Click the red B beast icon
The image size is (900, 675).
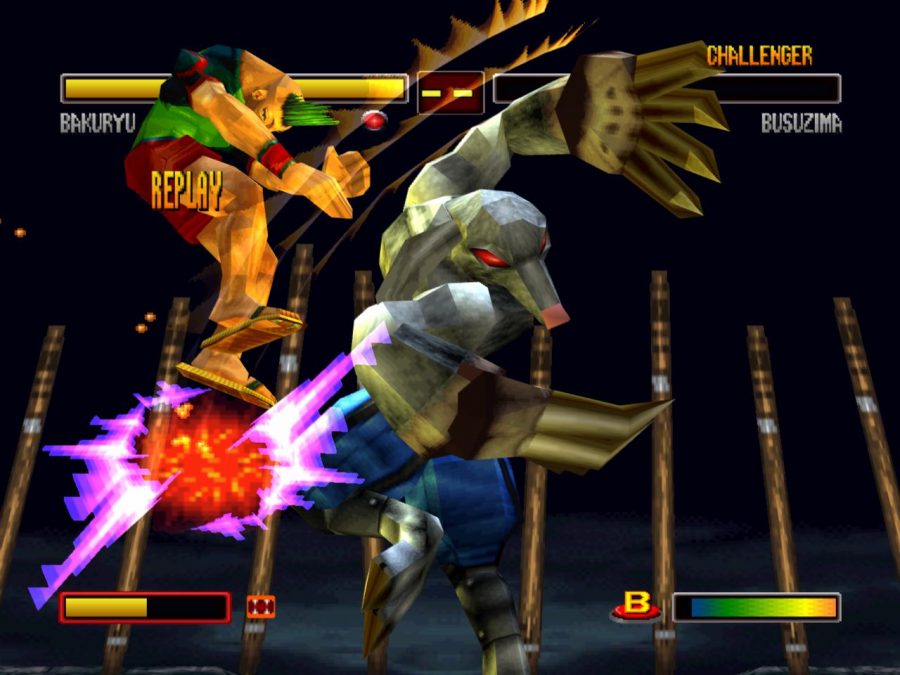click(x=636, y=606)
